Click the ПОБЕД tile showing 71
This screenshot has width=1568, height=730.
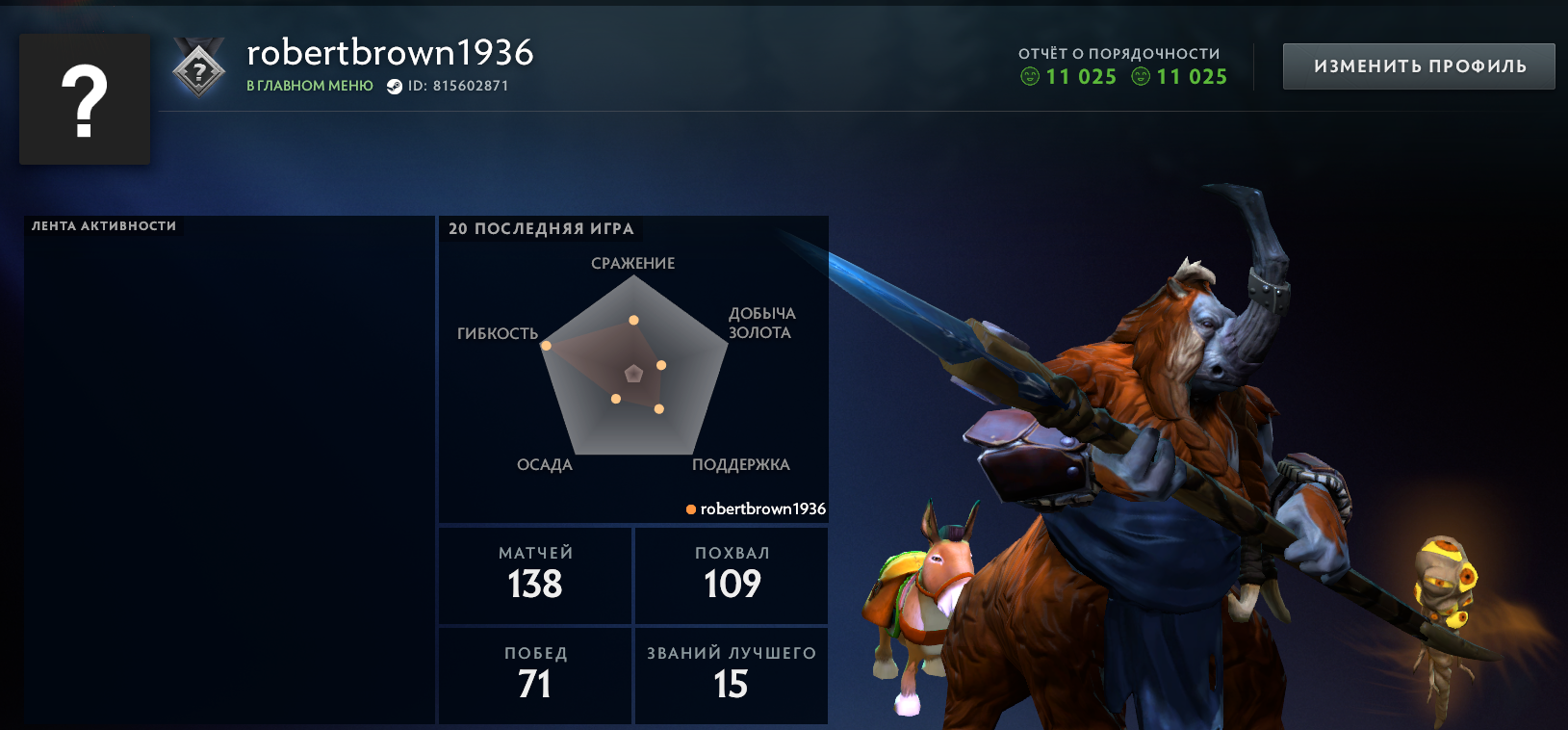tap(535, 675)
